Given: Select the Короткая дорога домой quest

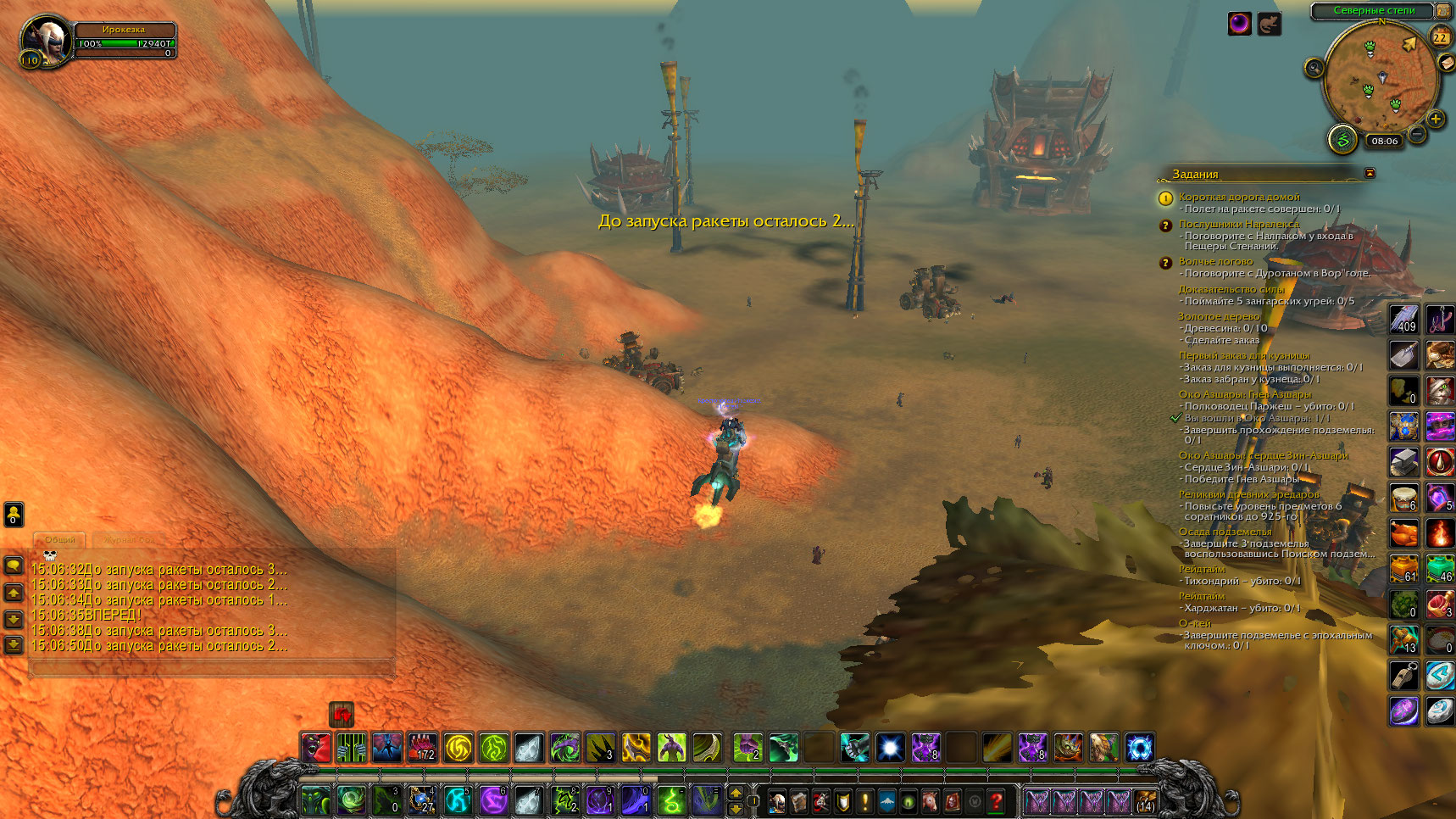Looking at the screenshot, I should coord(1238,197).
